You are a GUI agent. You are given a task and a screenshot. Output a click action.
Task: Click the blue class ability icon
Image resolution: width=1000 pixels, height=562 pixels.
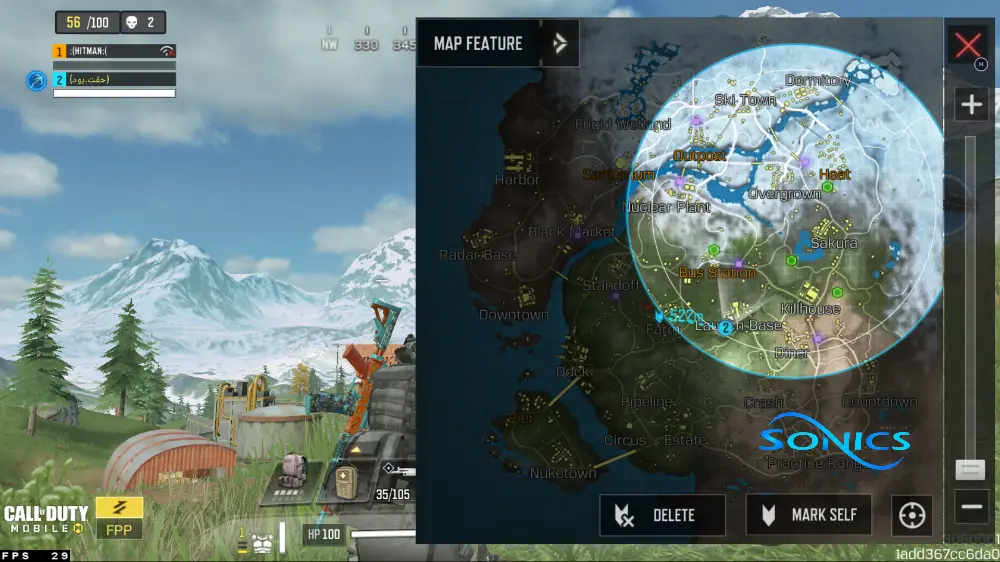pyautogui.click(x=36, y=80)
